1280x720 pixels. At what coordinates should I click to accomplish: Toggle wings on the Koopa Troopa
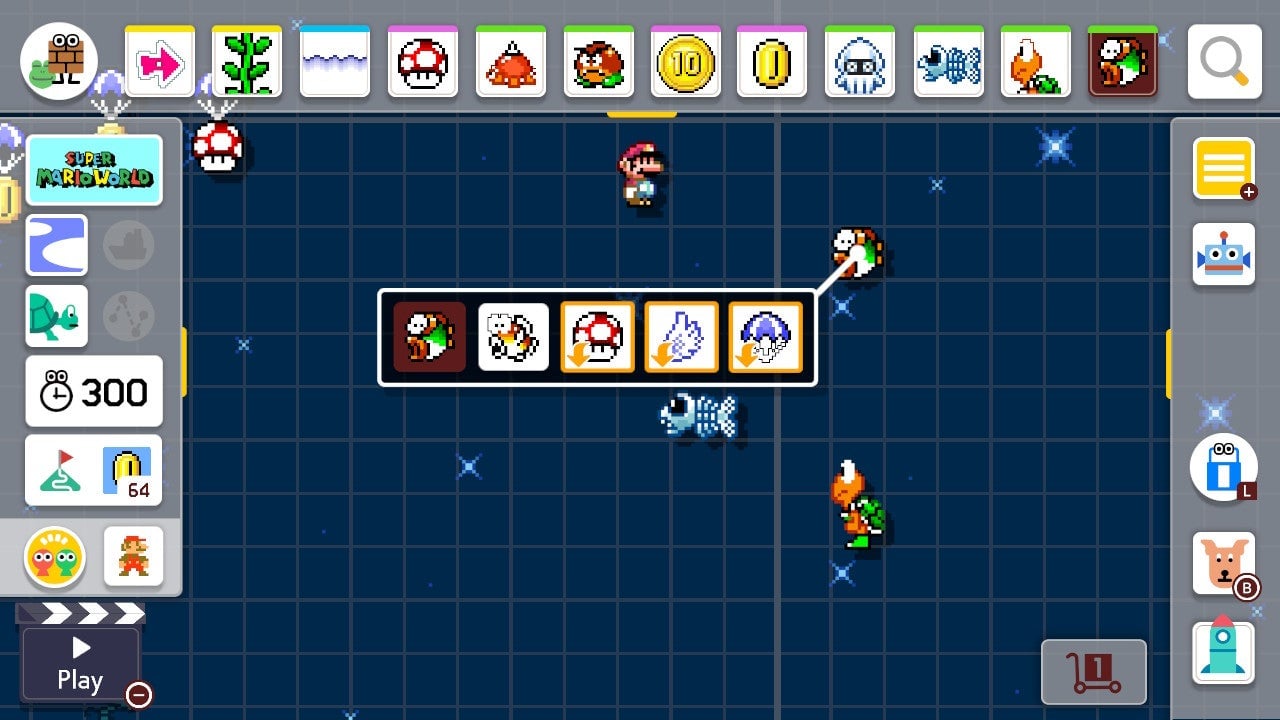[x=681, y=337]
